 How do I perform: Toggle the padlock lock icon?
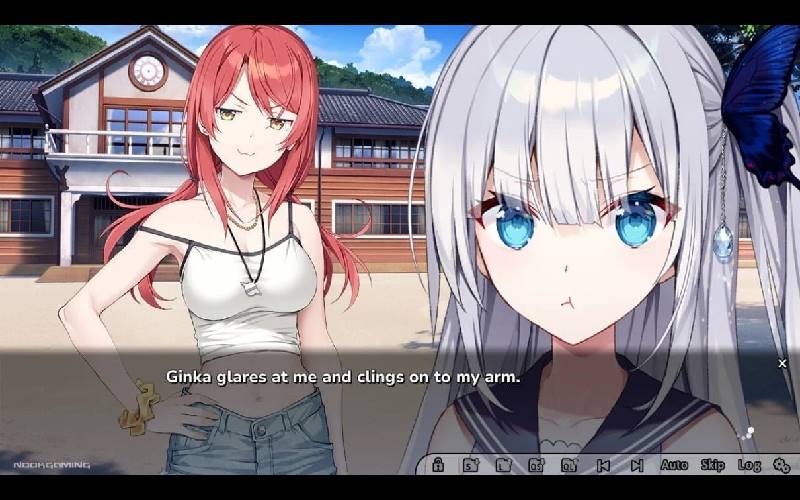tap(437, 465)
